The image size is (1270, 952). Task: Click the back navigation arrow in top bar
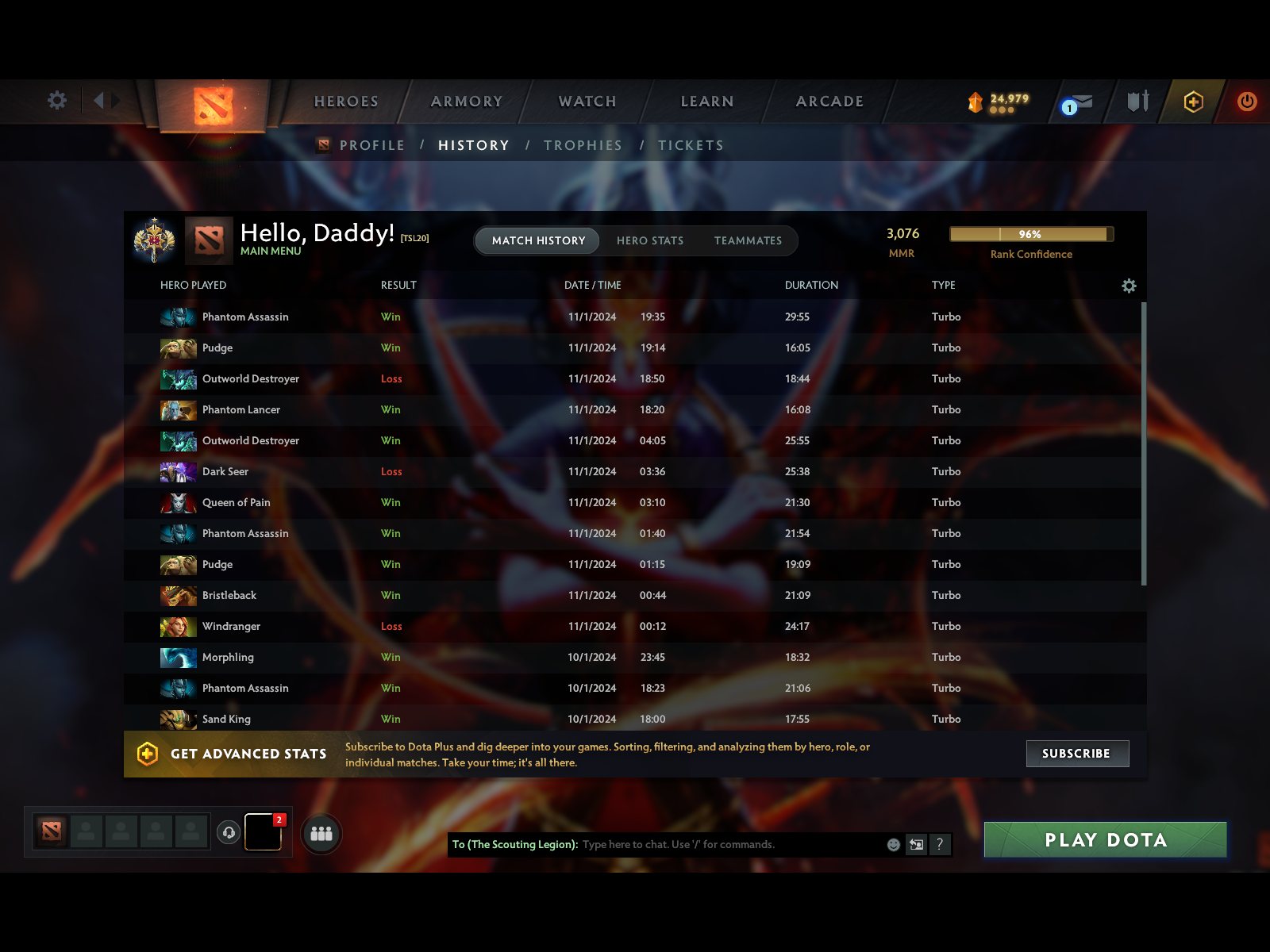click(x=98, y=101)
